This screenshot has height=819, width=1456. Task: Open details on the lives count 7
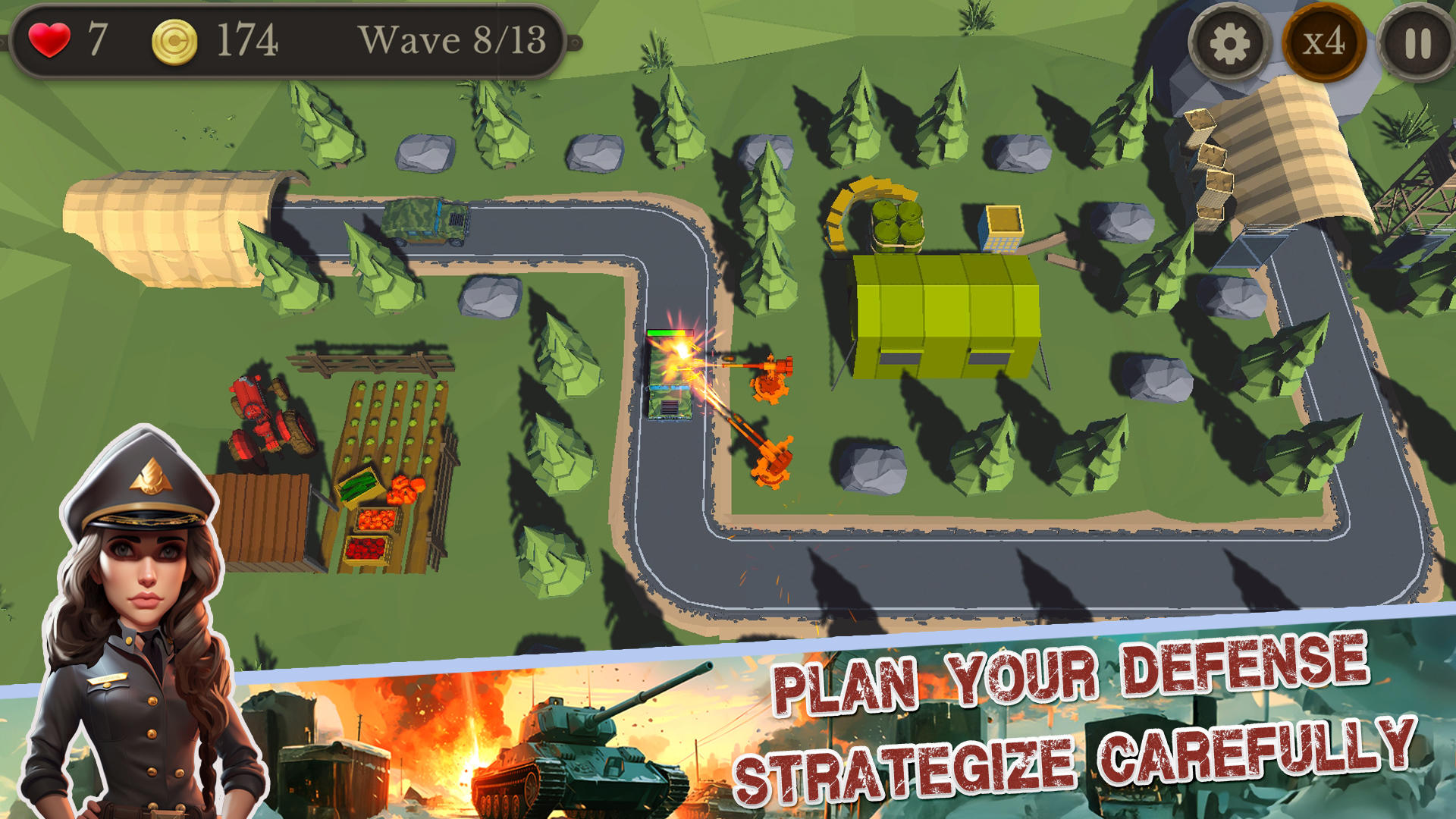tap(97, 39)
